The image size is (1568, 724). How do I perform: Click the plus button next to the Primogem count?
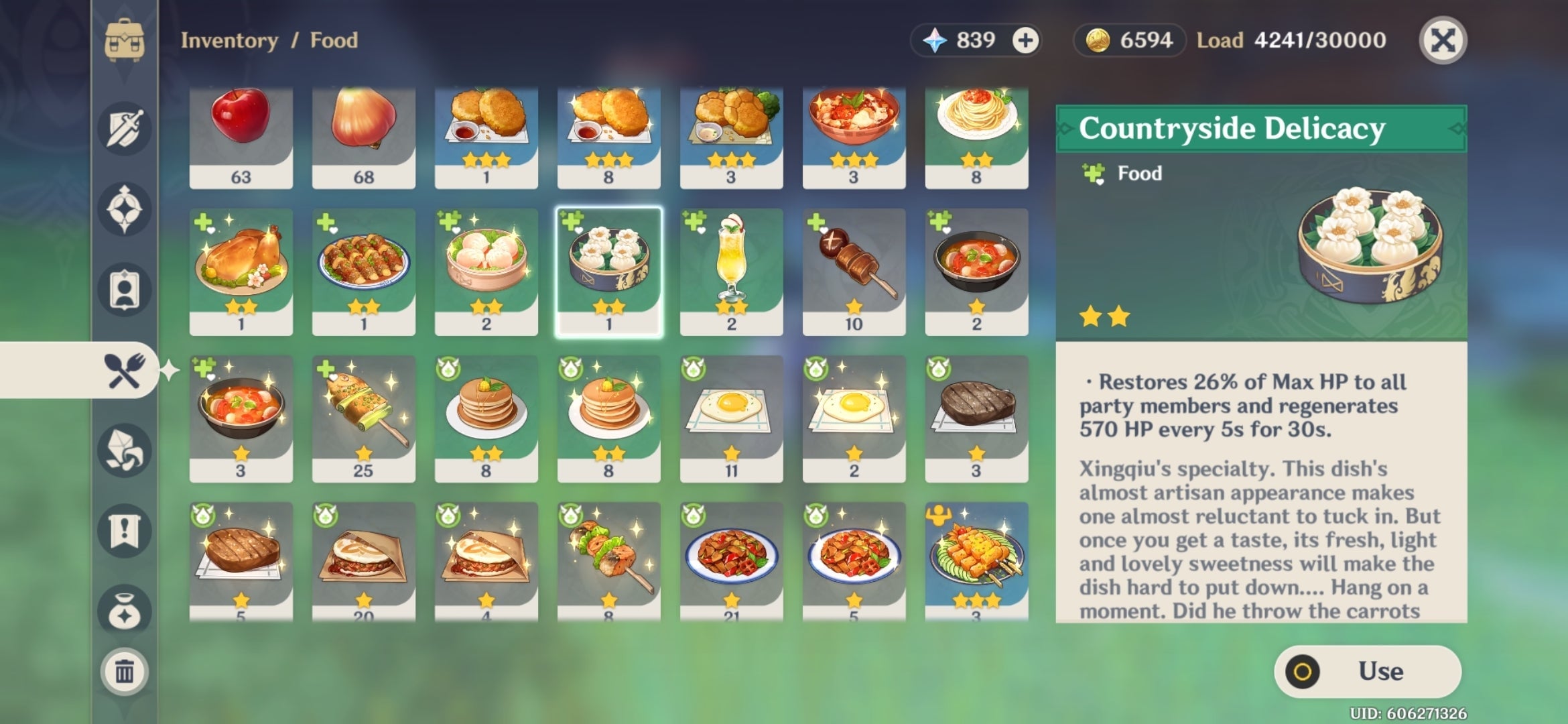click(x=1025, y=40)
